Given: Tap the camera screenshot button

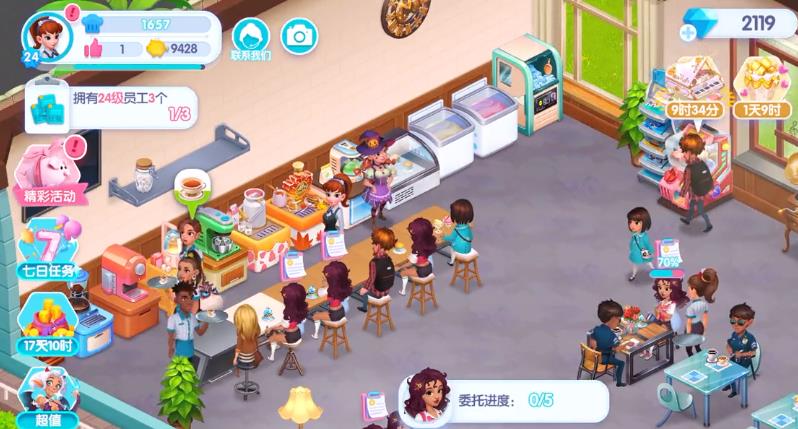Looking at the screenshot, I should [298, 36].
